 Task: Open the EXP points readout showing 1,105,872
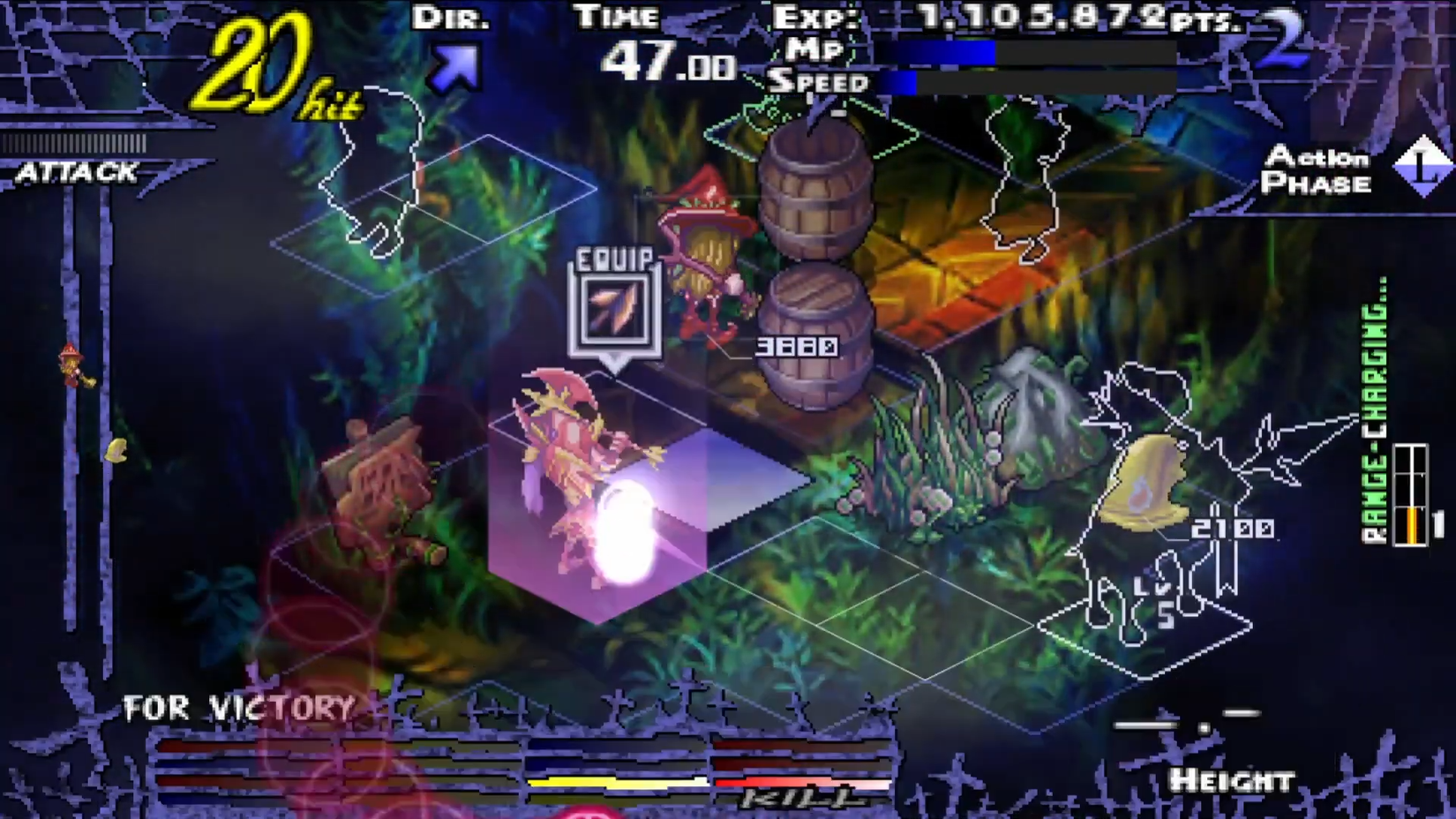tap(1015, 16)
